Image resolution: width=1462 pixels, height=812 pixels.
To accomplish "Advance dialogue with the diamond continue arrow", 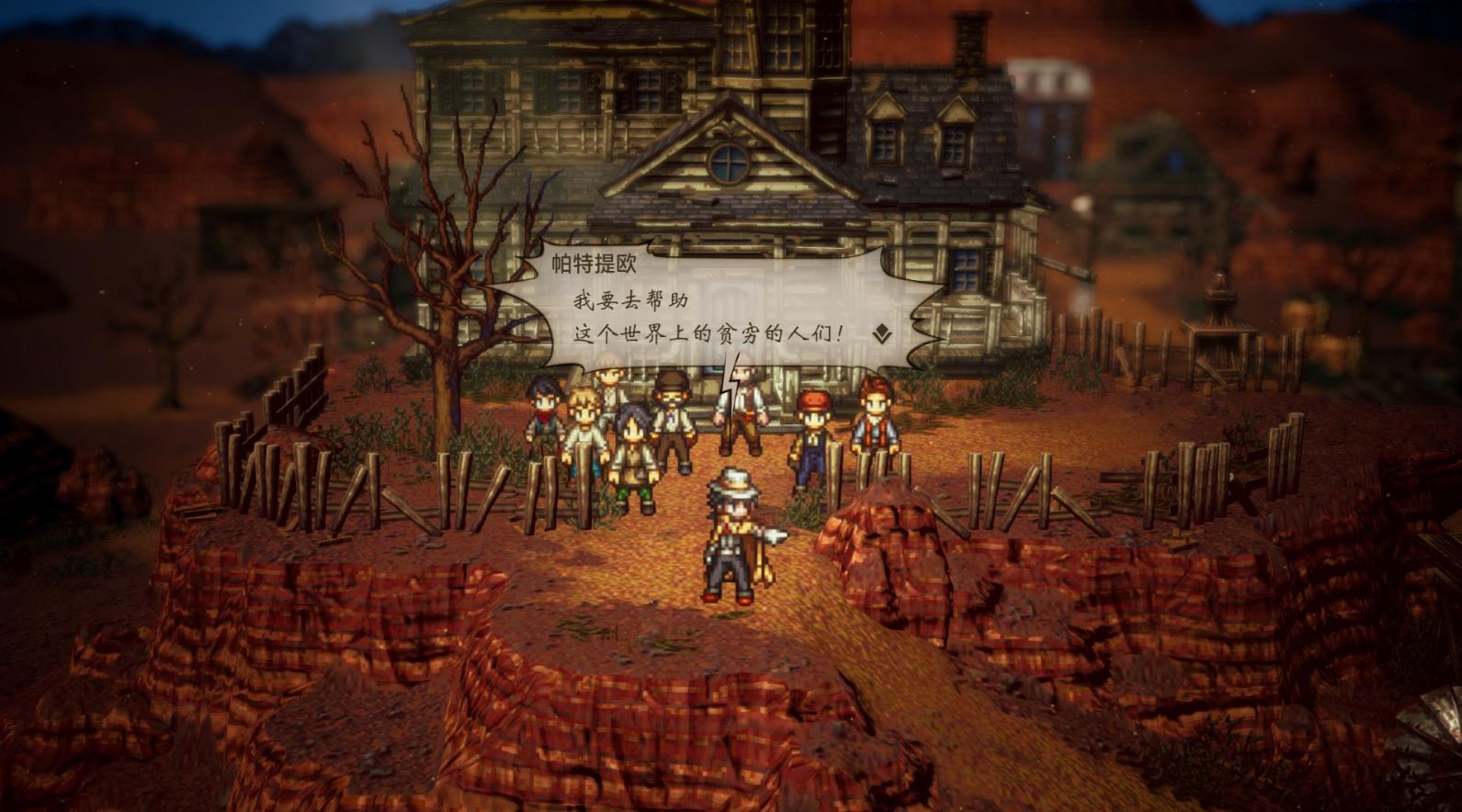I will pyautogui.click(x=882, y=333).
